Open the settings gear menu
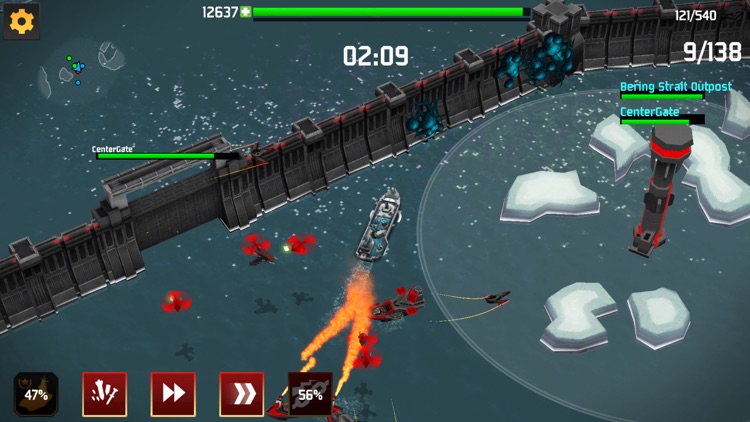This screenshot has height=422, width=750. click(x=21, y=21)
